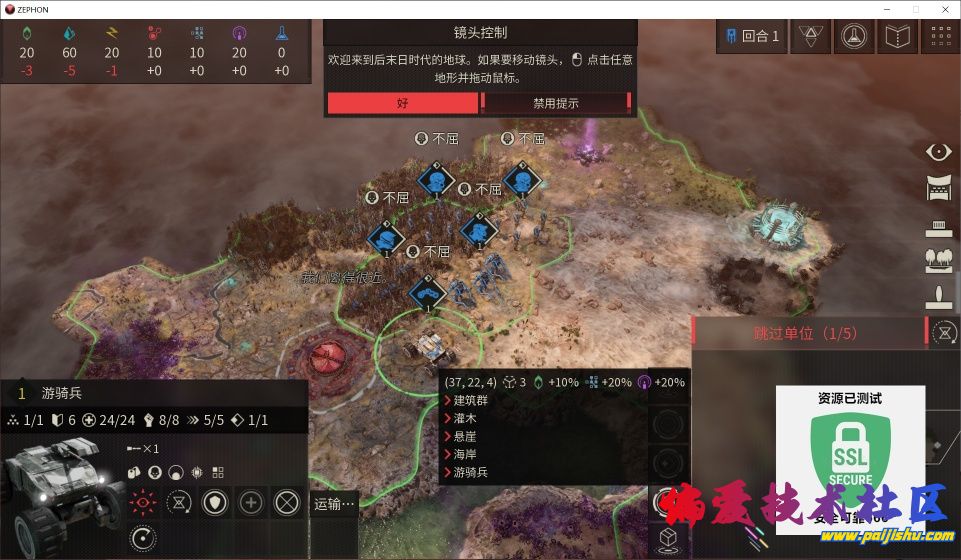Click the crossed-circle cancel action

pyautogui.click(x=287, y=502)
